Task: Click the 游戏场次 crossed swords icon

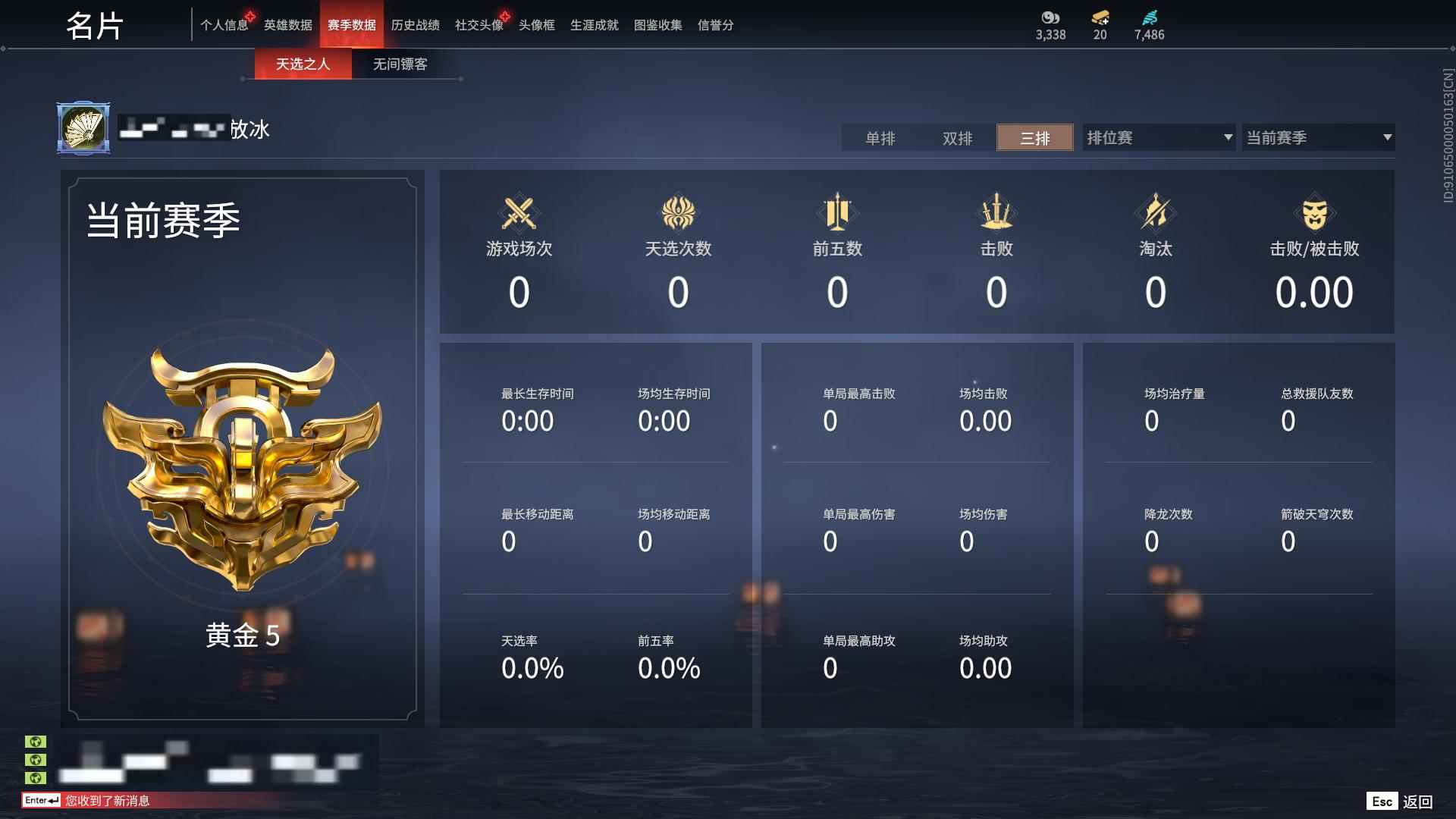Action: 519,213
